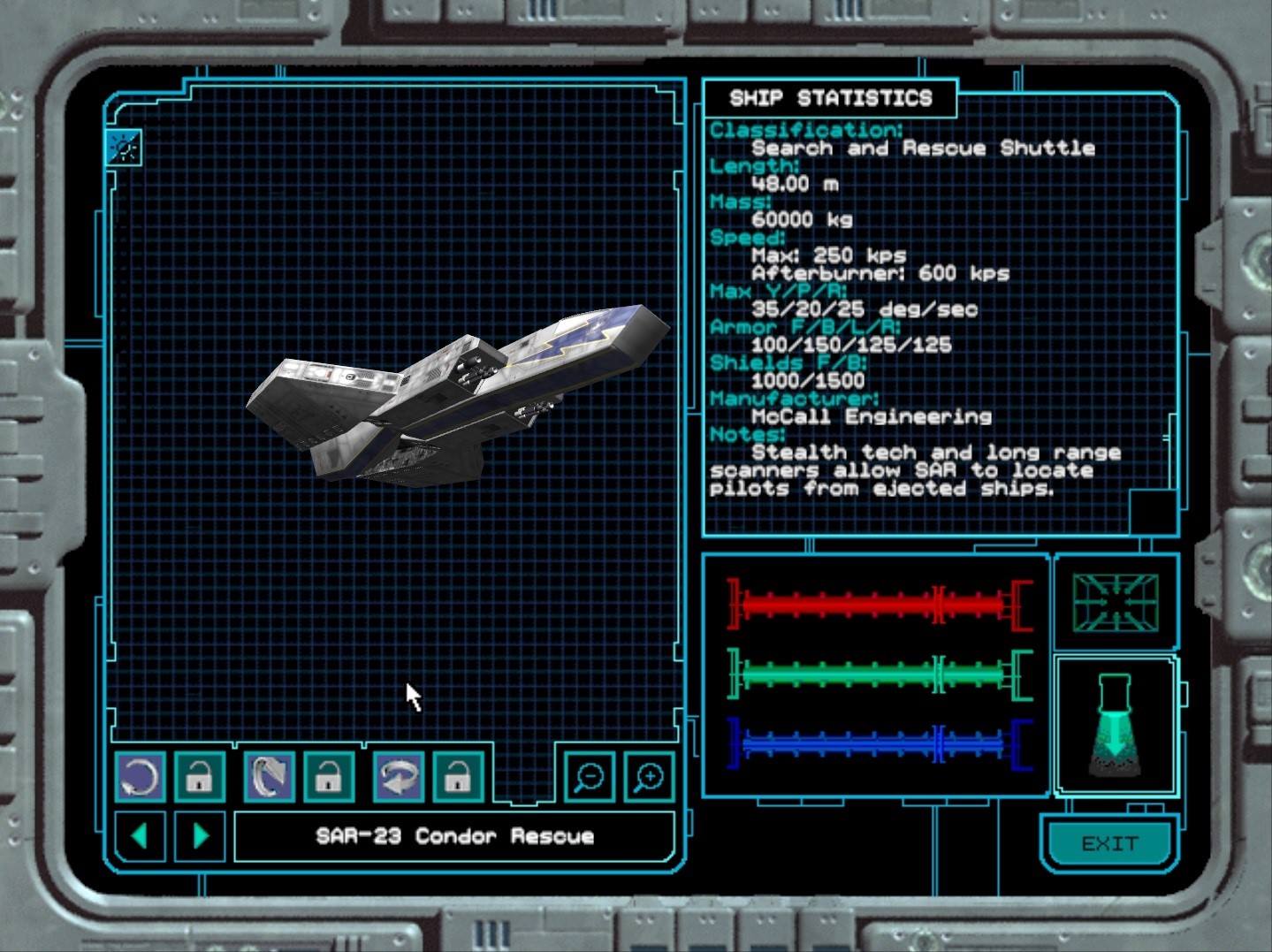The width and height of the screenshot is (1272, 952).
Task: Exit the ship statistics viewer
Action: [x=1109, y=844]
